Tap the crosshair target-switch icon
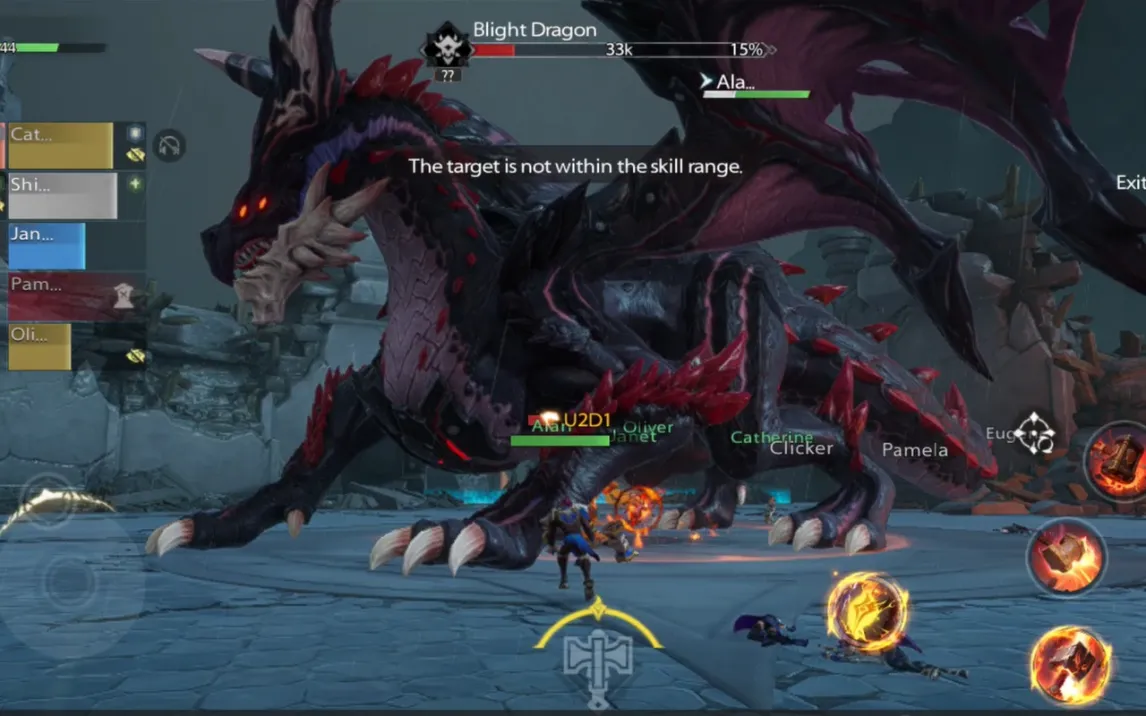The image size is (1146, 716). (x=1033, y=434)
